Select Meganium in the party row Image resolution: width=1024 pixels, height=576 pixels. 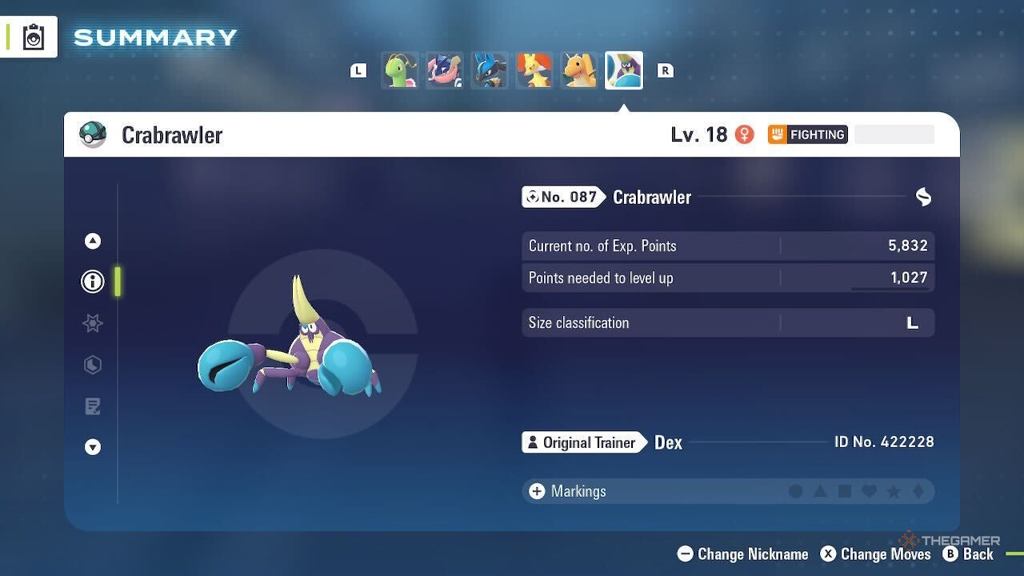pos(399,71)
